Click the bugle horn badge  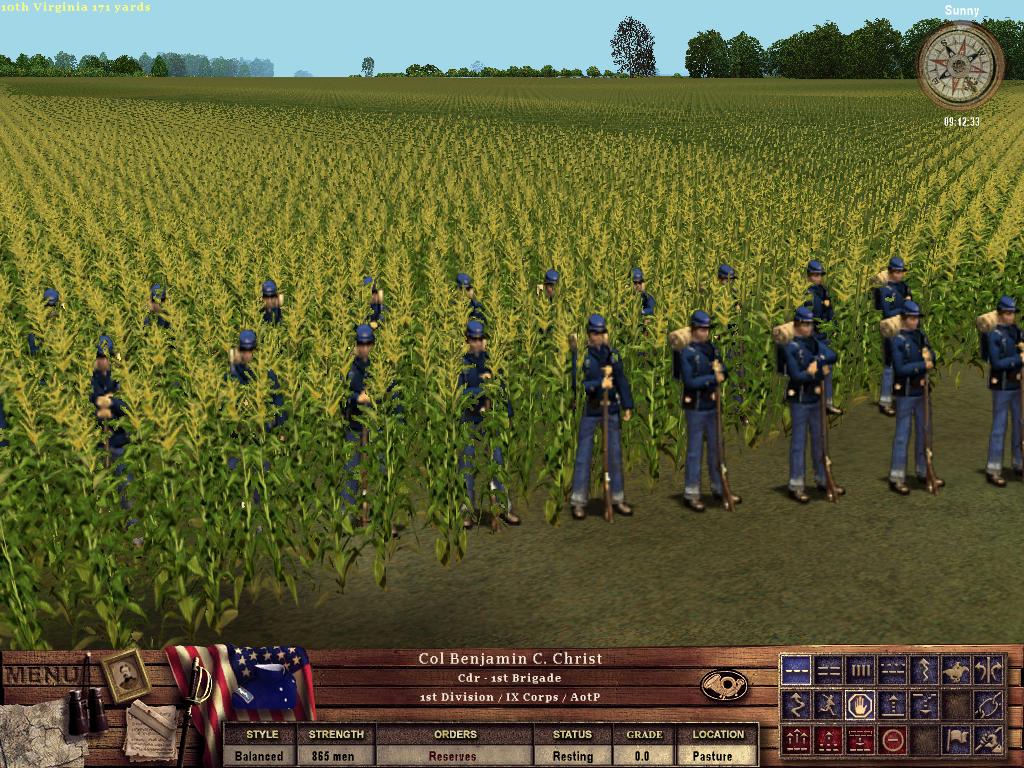[x=724, y=685]
